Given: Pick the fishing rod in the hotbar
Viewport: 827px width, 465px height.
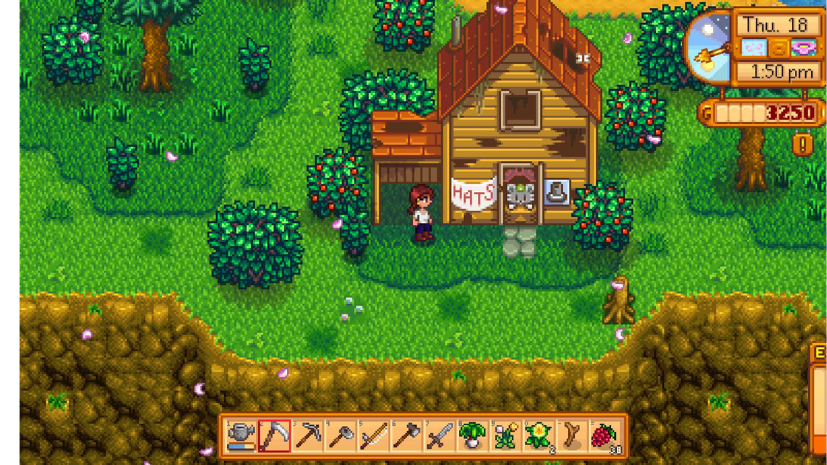Looking at the screenshot, I should pos(373,435).
